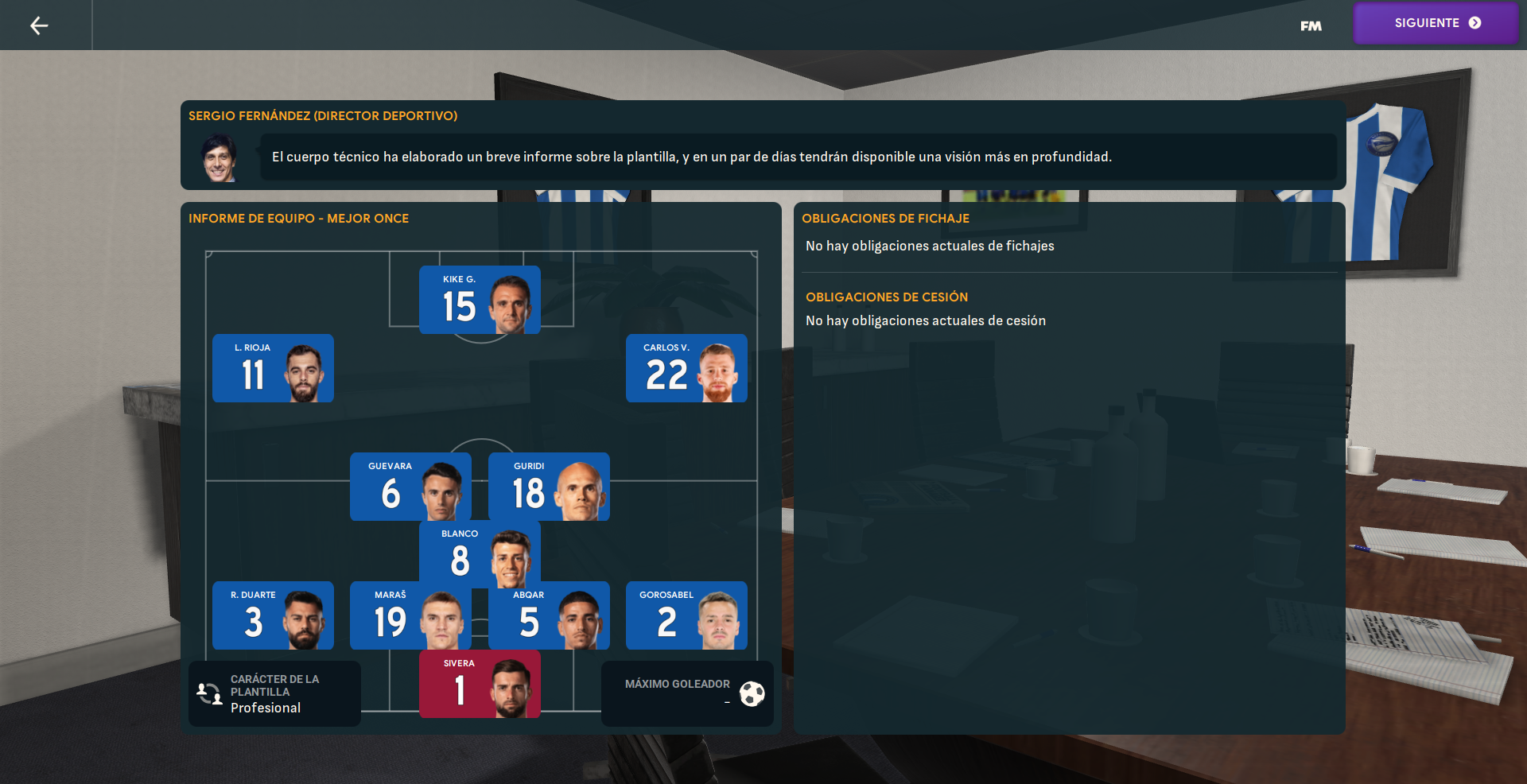Choose L. Rioja's player card
The width and height of the screenshot is (1527, 784).
[x=273, y=368]
